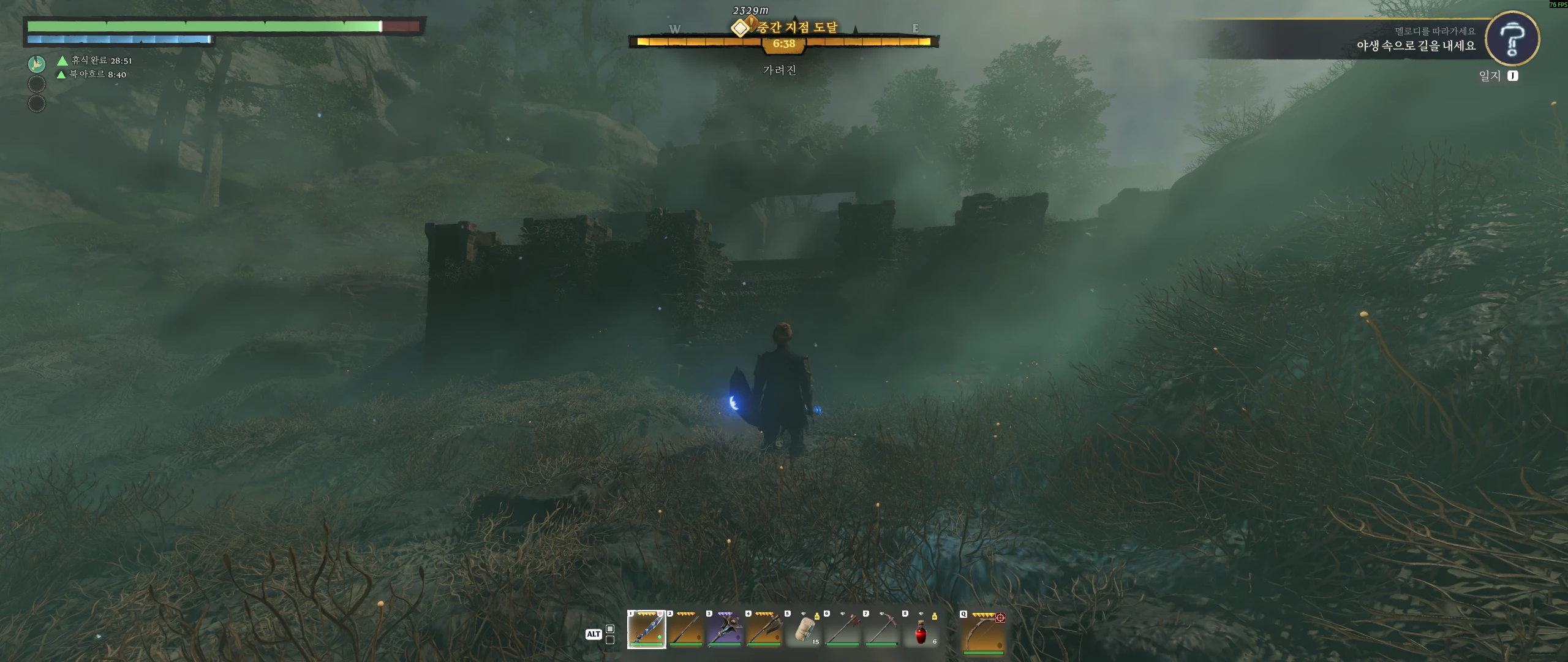Click the compass waypoint diamond marker
The width and height of the screenshot is (1568, 662).
click(740, 28)
